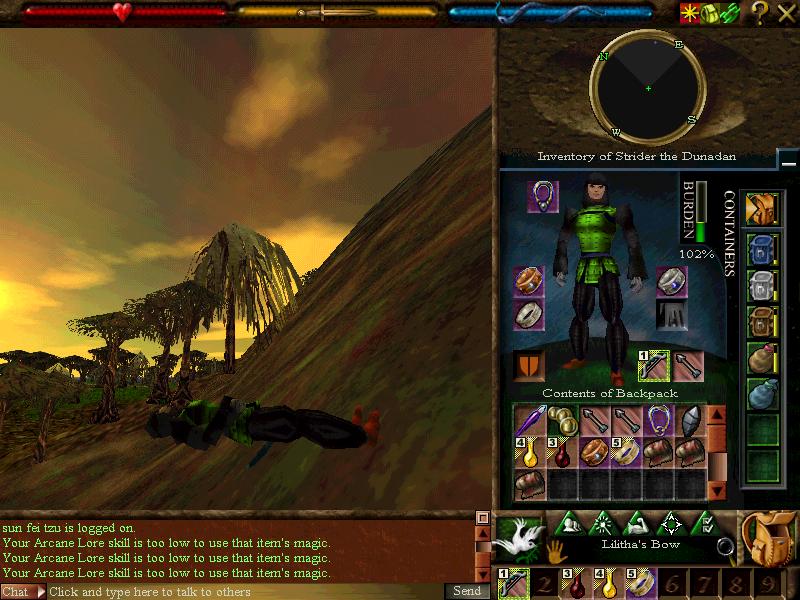Select the equipped necklace slot

pyautogui.click(x=543, y=196)
